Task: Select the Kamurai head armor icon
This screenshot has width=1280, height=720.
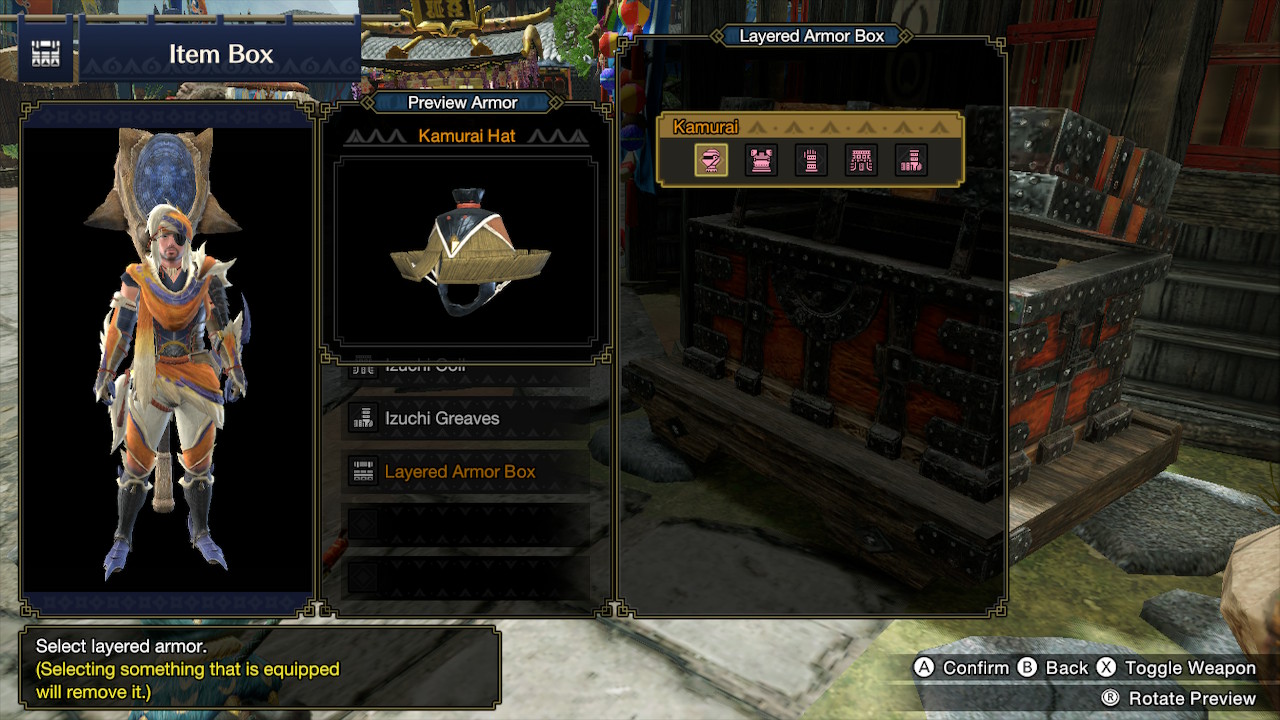Action: click(712, 160)
